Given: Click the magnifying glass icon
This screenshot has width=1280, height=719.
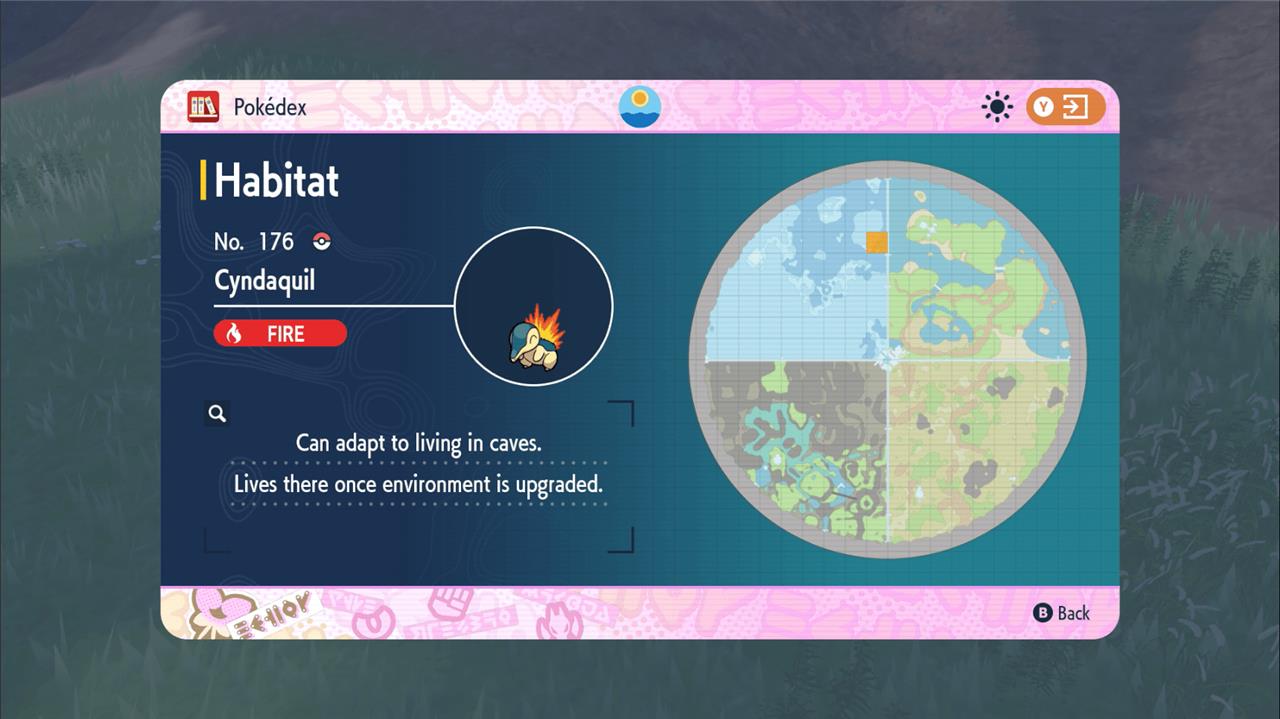Looking at the screenshot, I should pyautogui.click(x=217, y=413).
